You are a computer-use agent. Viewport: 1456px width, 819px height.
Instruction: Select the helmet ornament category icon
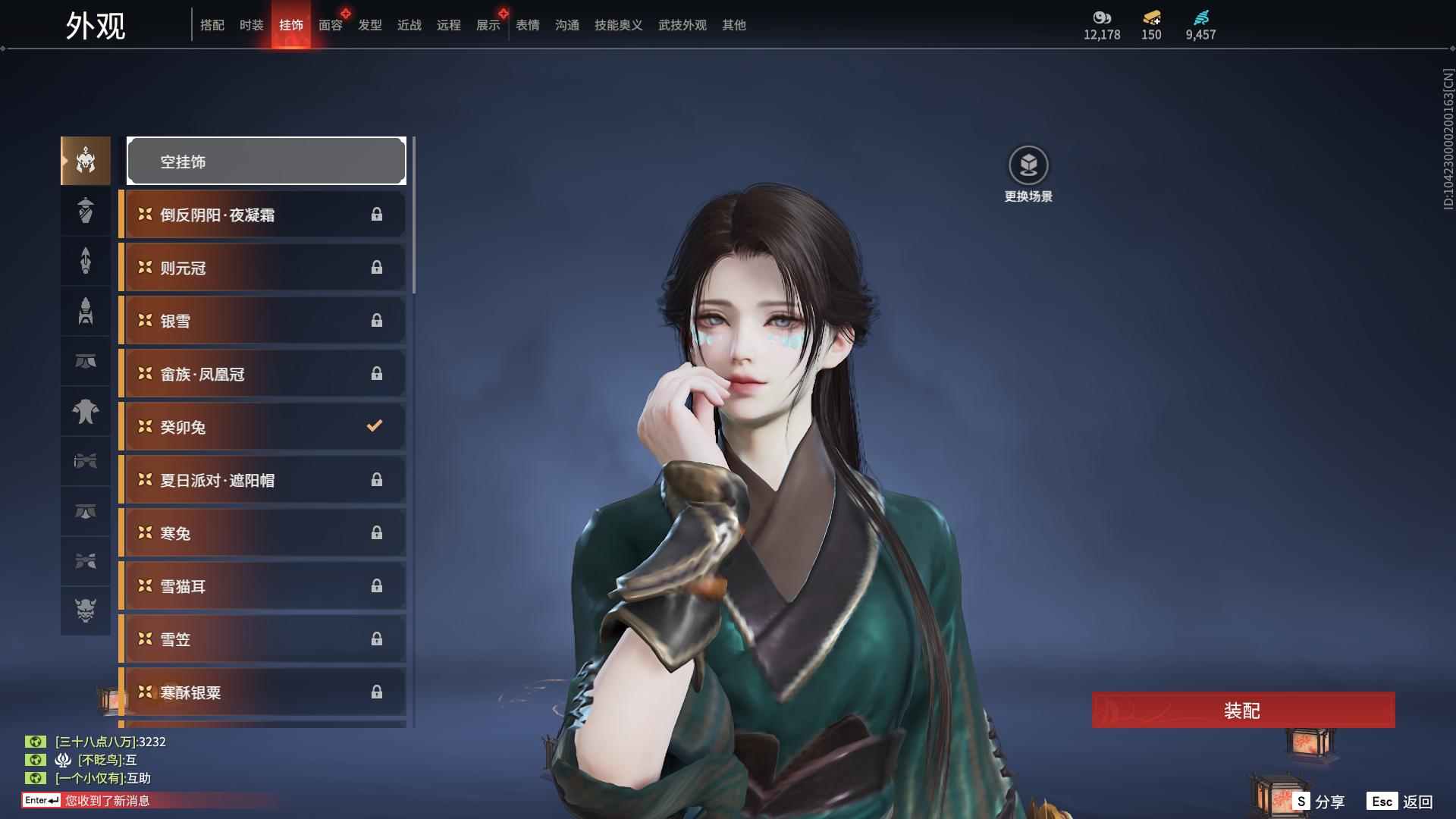pos(85,161)
